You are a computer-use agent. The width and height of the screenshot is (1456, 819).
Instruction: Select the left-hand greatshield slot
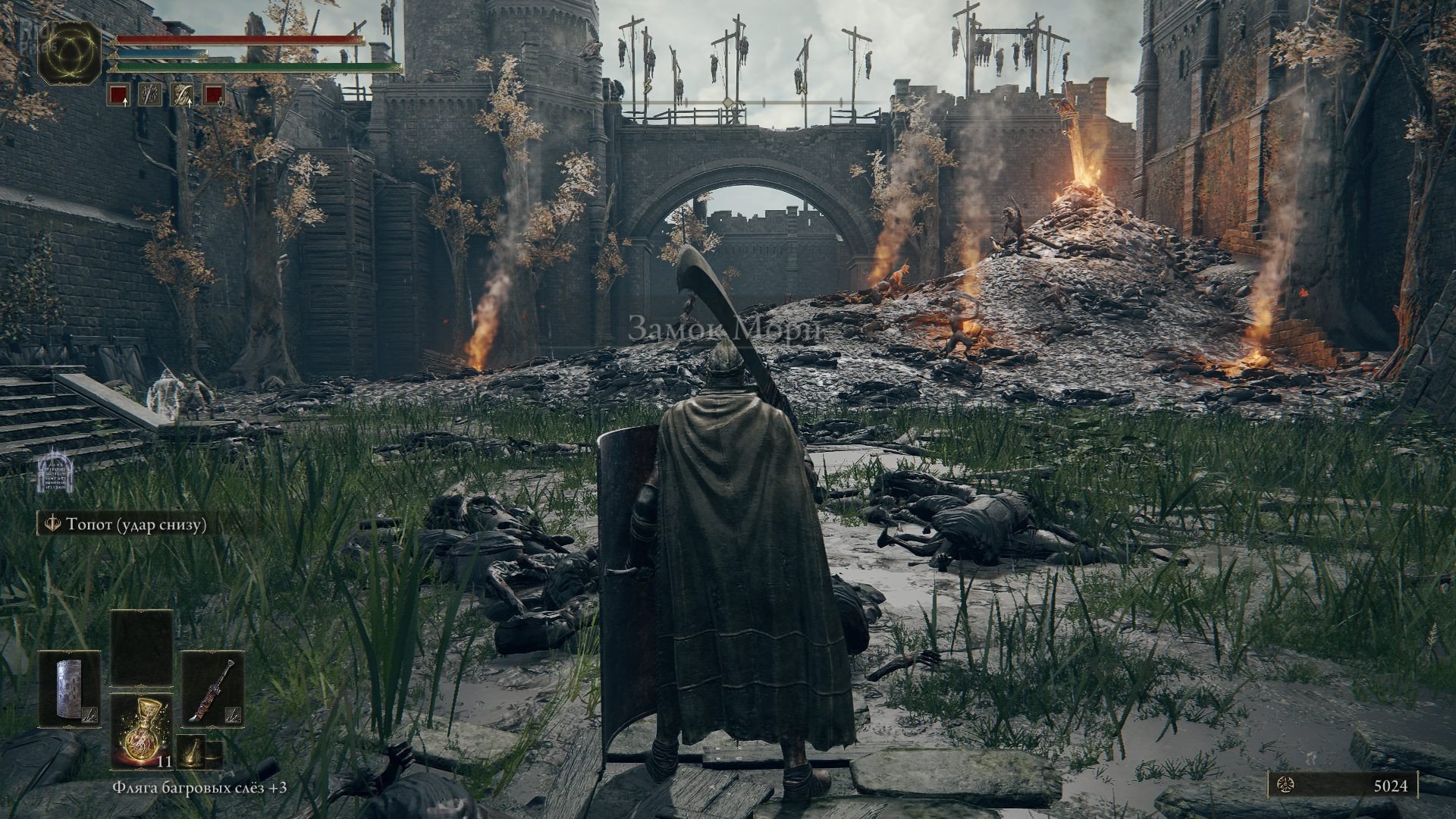click(70, 689)
